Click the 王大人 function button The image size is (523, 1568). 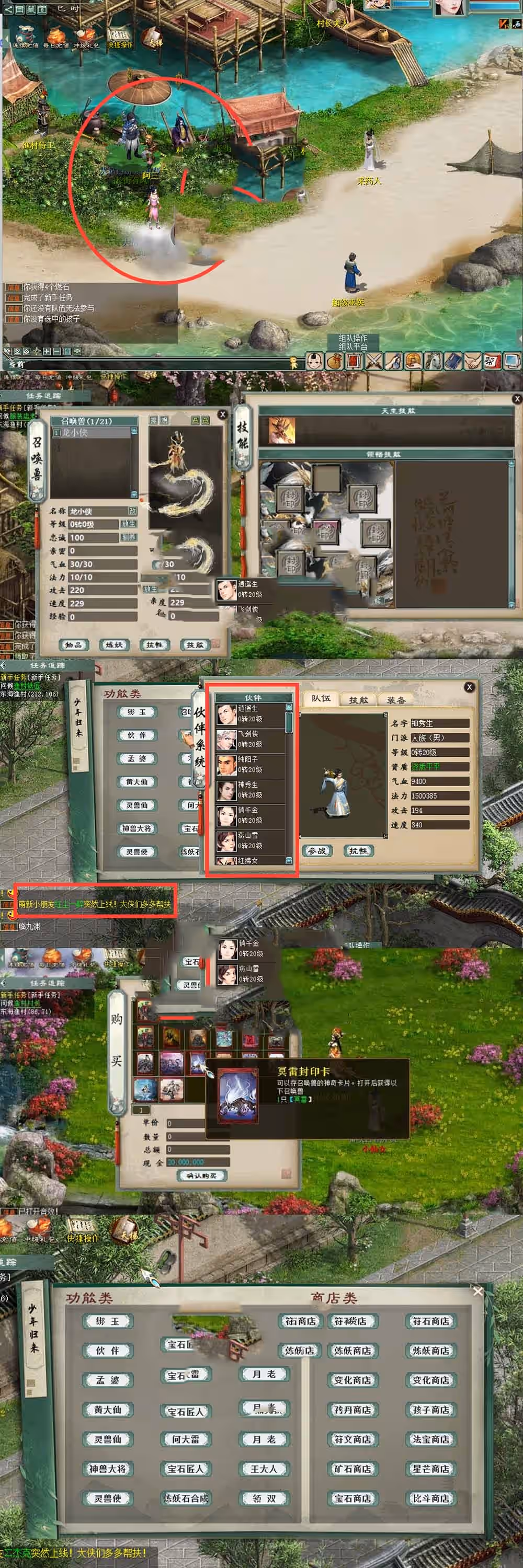[x=264, y=1469]
